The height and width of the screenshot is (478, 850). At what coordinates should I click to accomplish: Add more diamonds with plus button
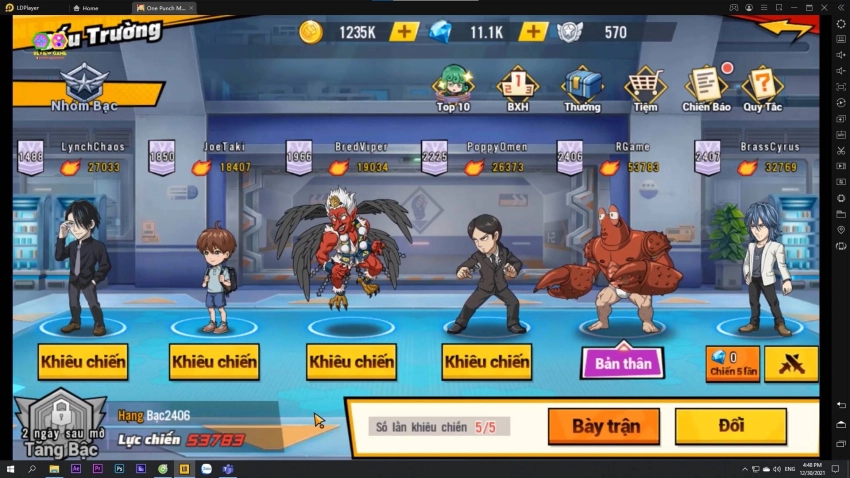point(533,31)
